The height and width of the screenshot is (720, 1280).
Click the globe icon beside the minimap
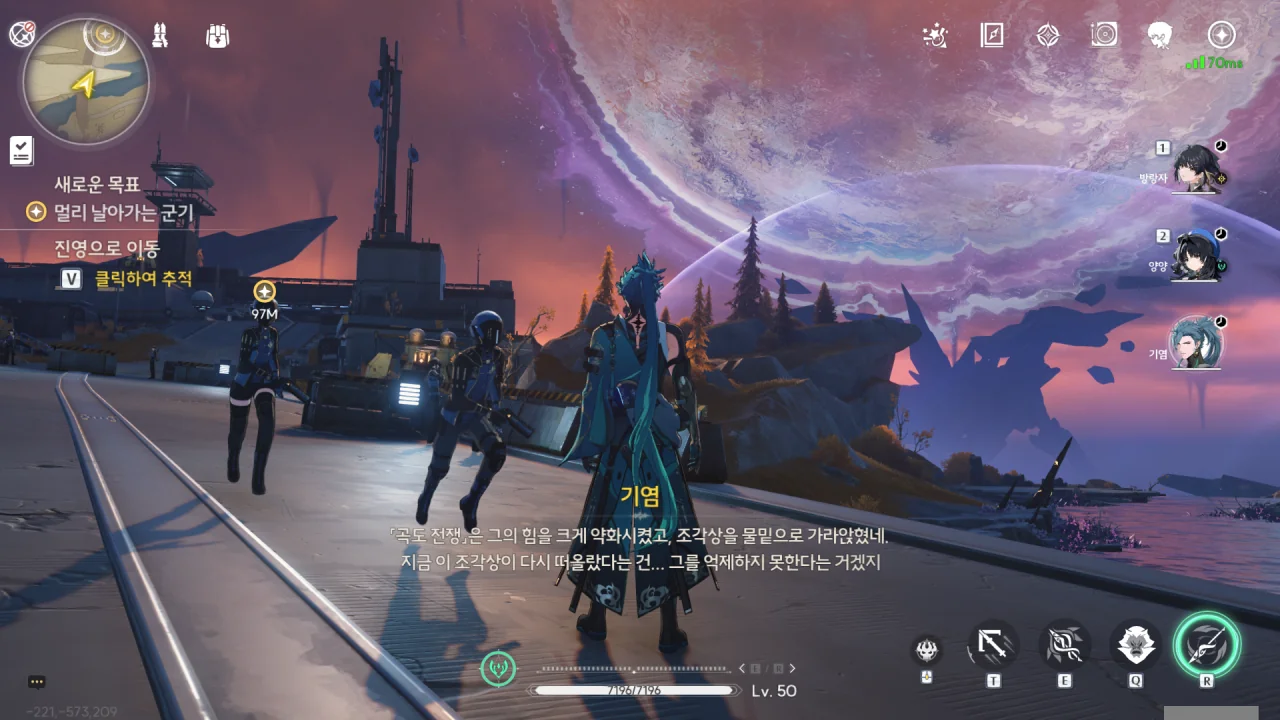[x=21, y=34]
